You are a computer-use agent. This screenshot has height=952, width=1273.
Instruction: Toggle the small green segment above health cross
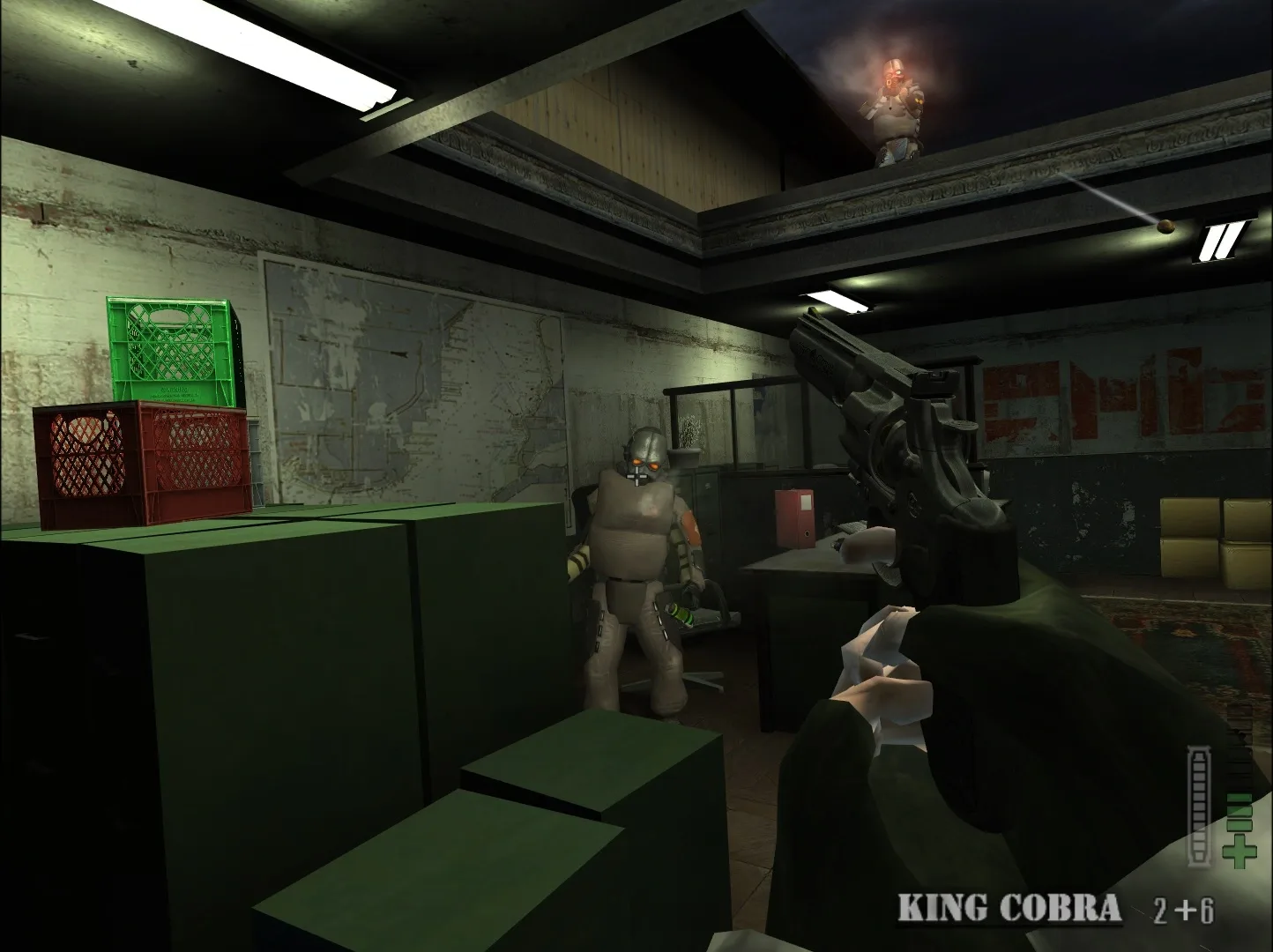tap(1238, 827)
